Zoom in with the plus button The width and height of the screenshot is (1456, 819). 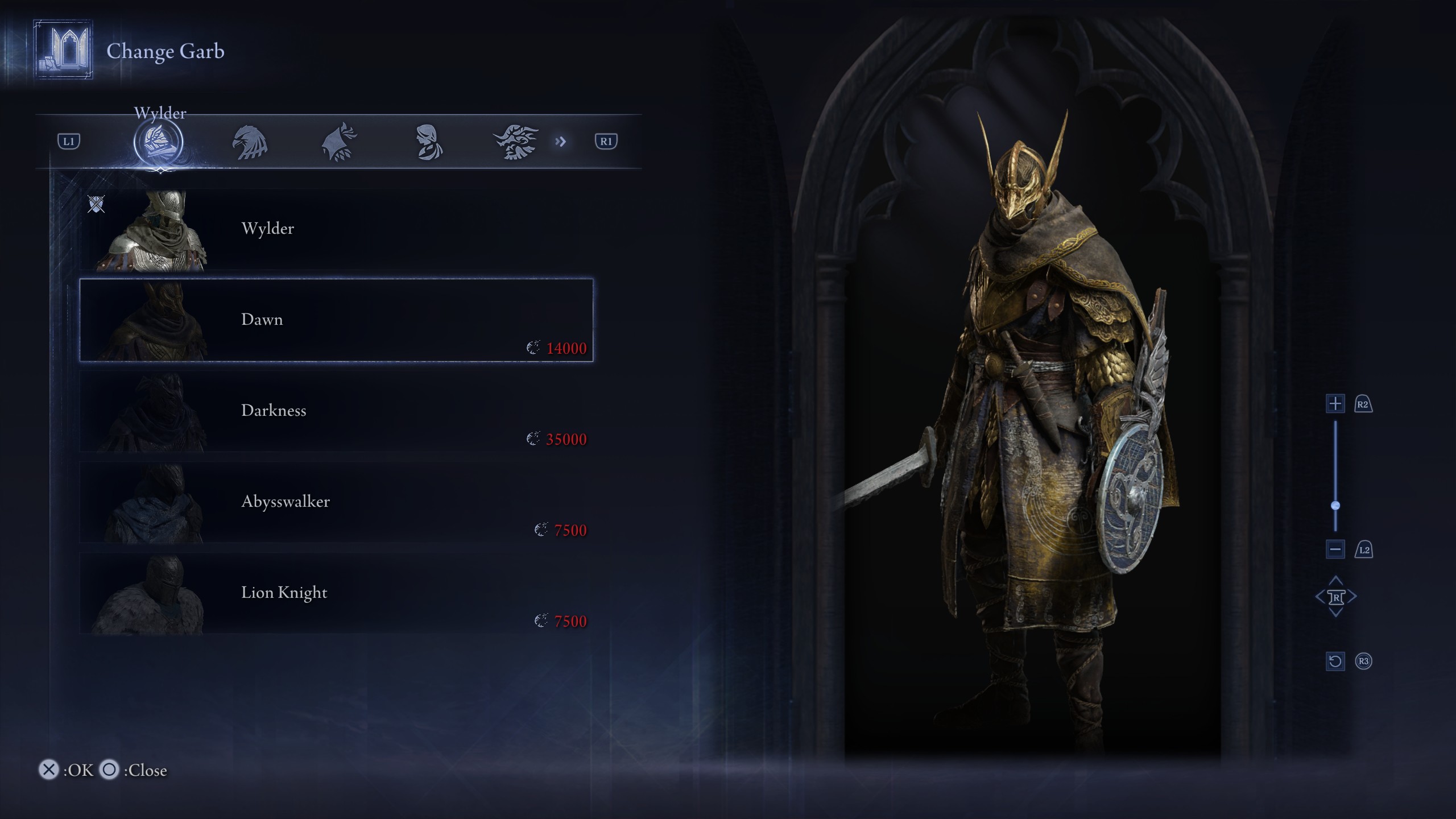pos(1335,404)
